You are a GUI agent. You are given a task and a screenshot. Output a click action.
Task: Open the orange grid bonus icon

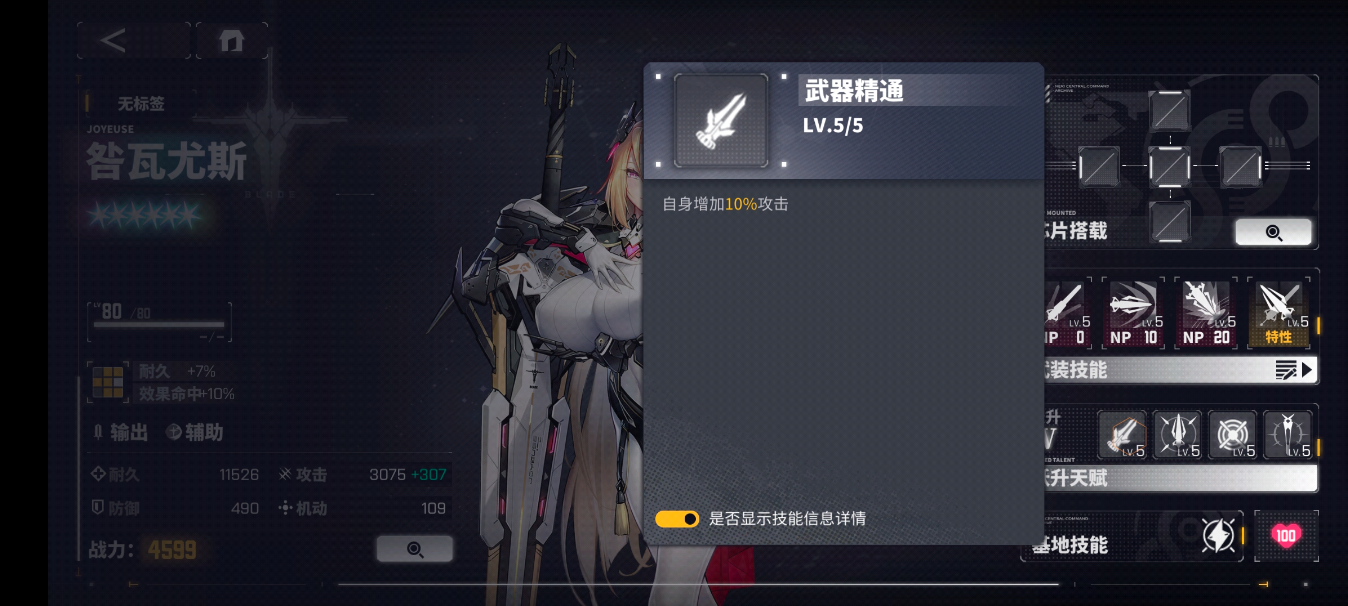108,382
